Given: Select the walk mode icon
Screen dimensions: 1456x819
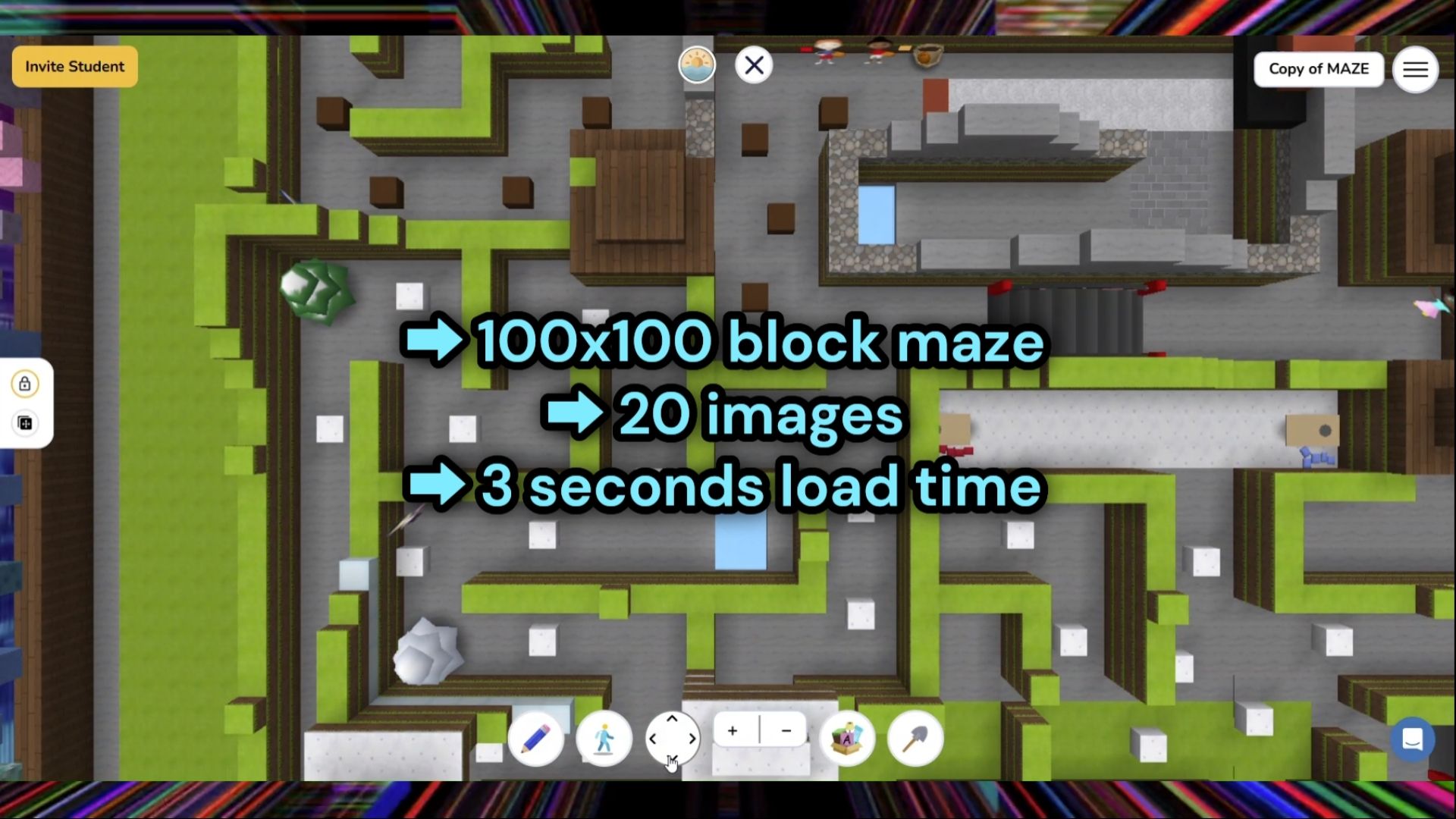Looking at the screenshot, I should [x=604, y=738].
